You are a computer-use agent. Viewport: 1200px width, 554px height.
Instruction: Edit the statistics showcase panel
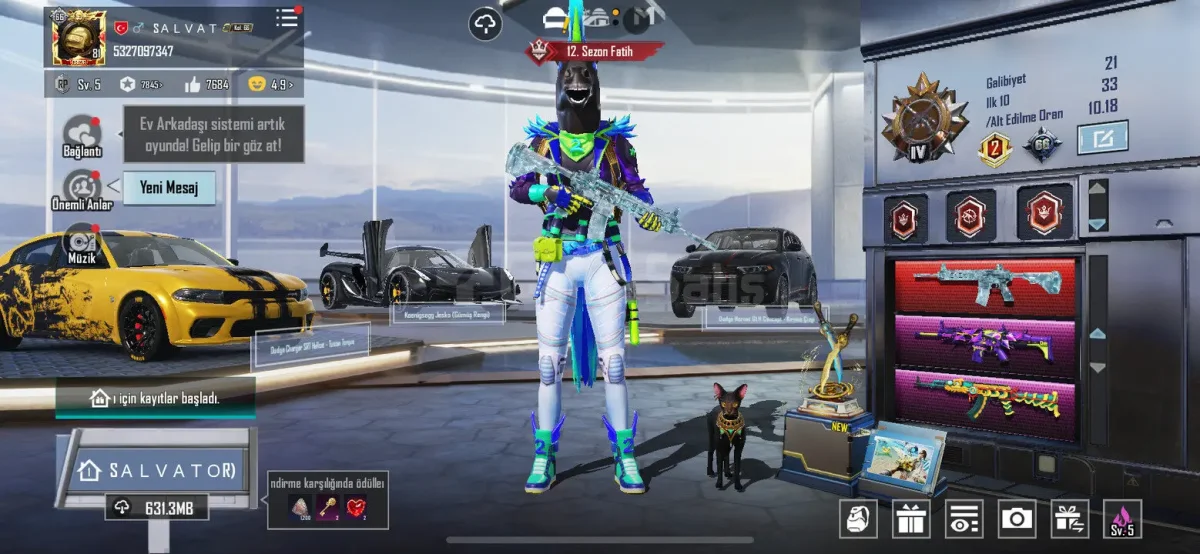point(1102,137)
